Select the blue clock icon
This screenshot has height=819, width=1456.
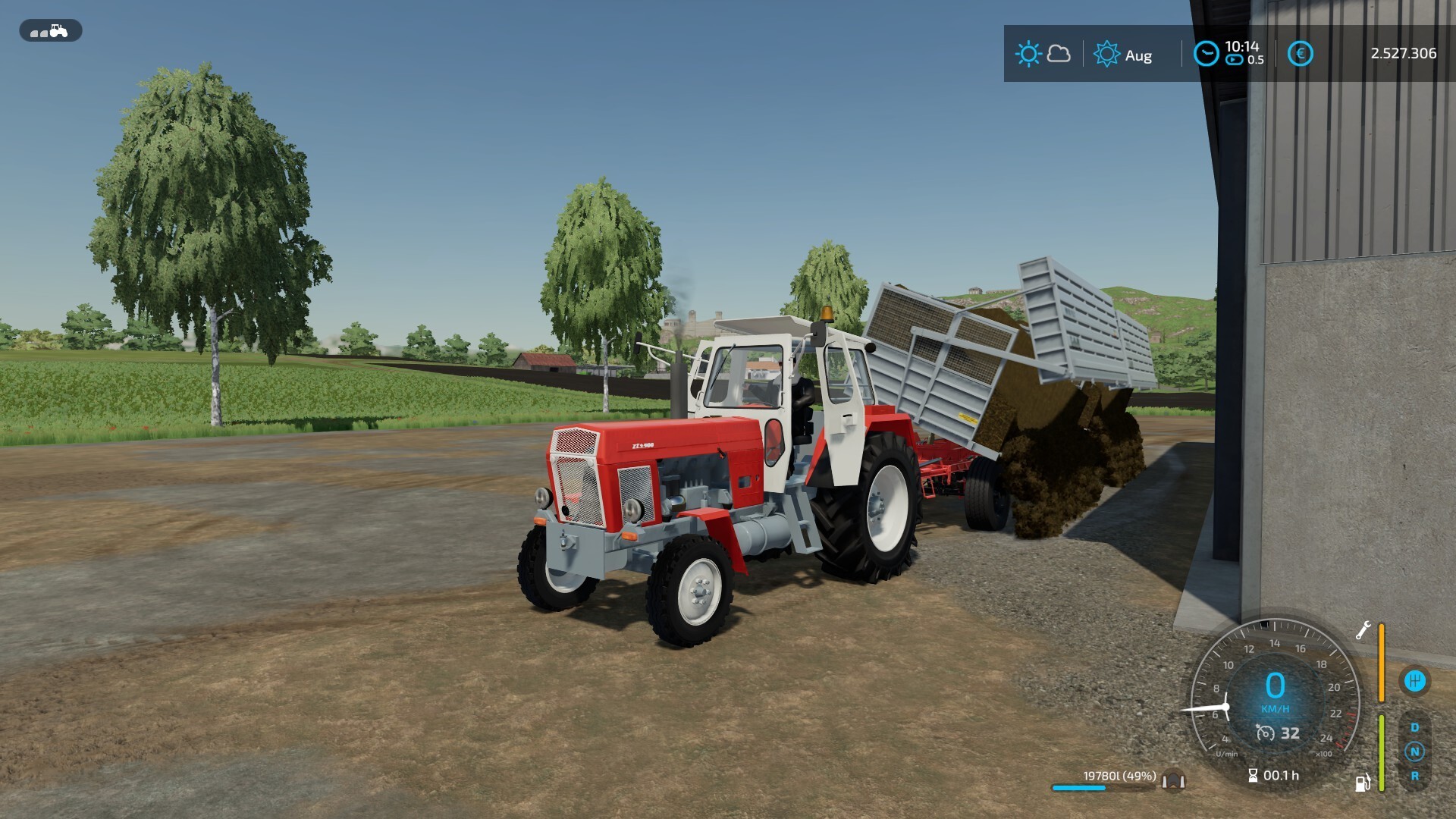coord(1206,54)
